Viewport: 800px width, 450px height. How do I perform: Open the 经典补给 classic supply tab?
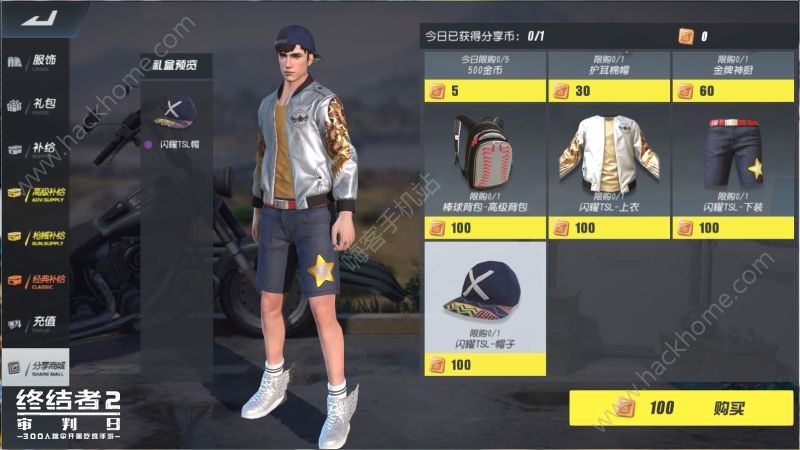coord(35,279)
